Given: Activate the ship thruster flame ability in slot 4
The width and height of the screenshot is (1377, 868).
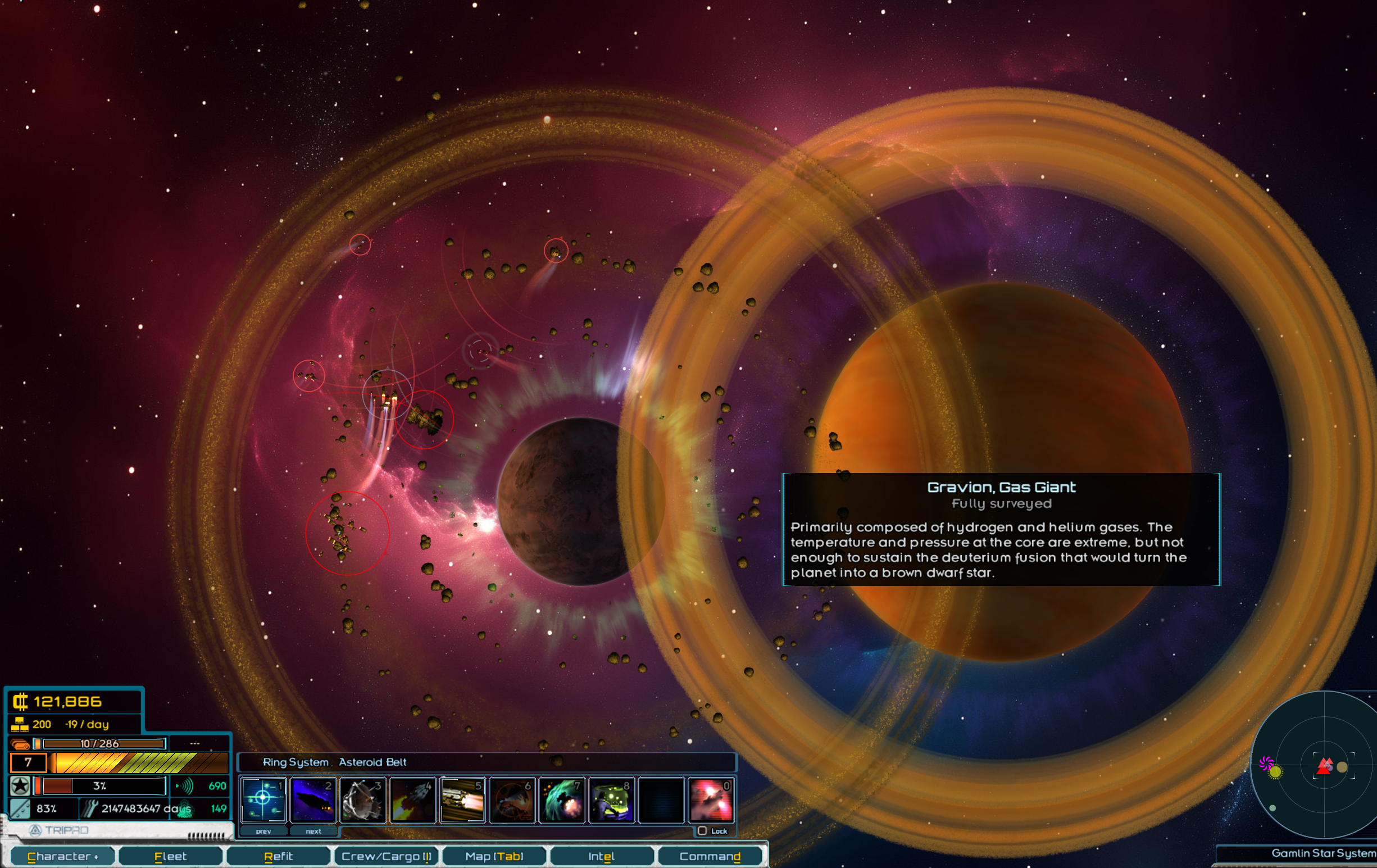Looking at the screenshot, I should [412, 799].
